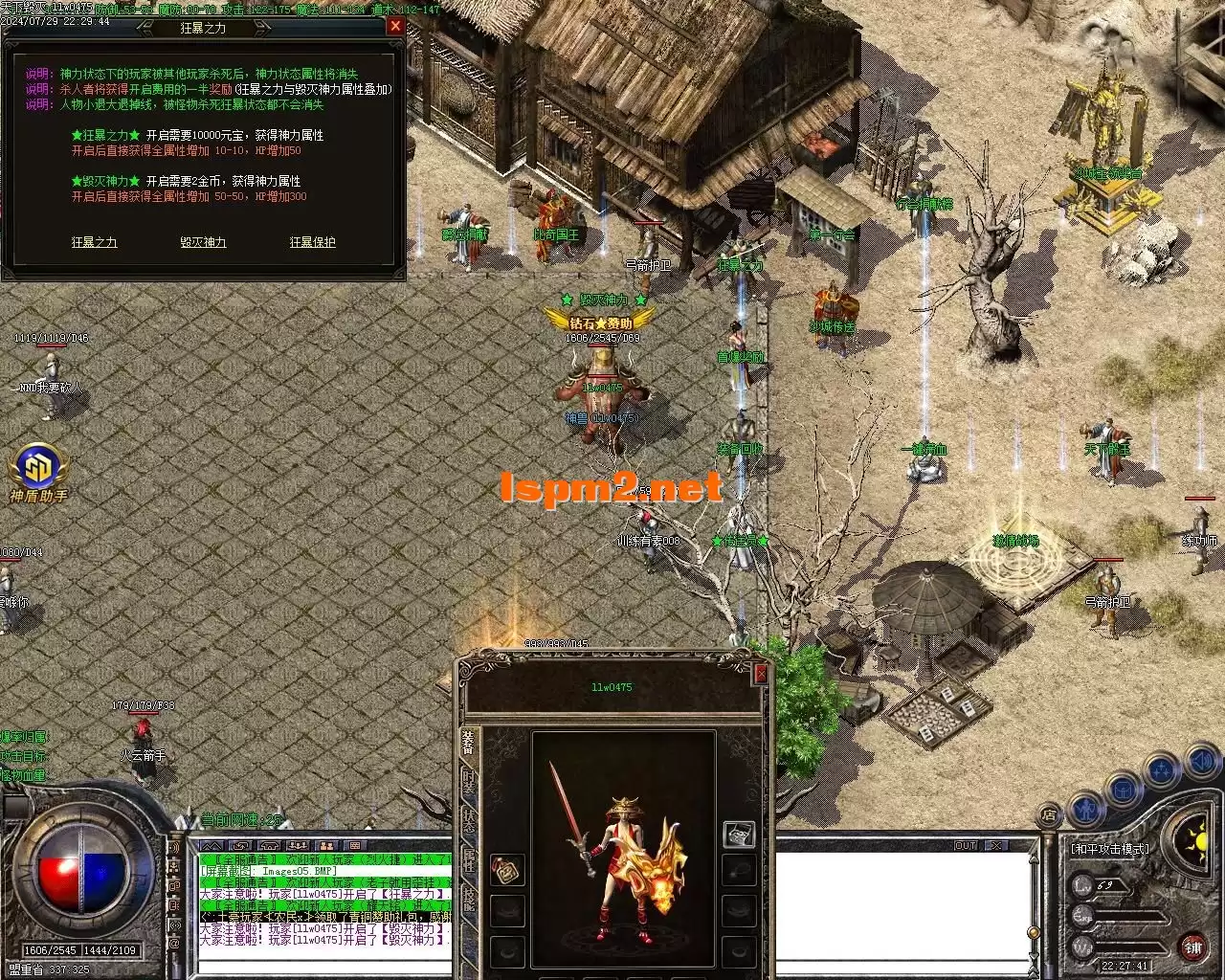Click the 店 shop round button
Viewport: 1225px width, 980px height.
click(1048, 816)
